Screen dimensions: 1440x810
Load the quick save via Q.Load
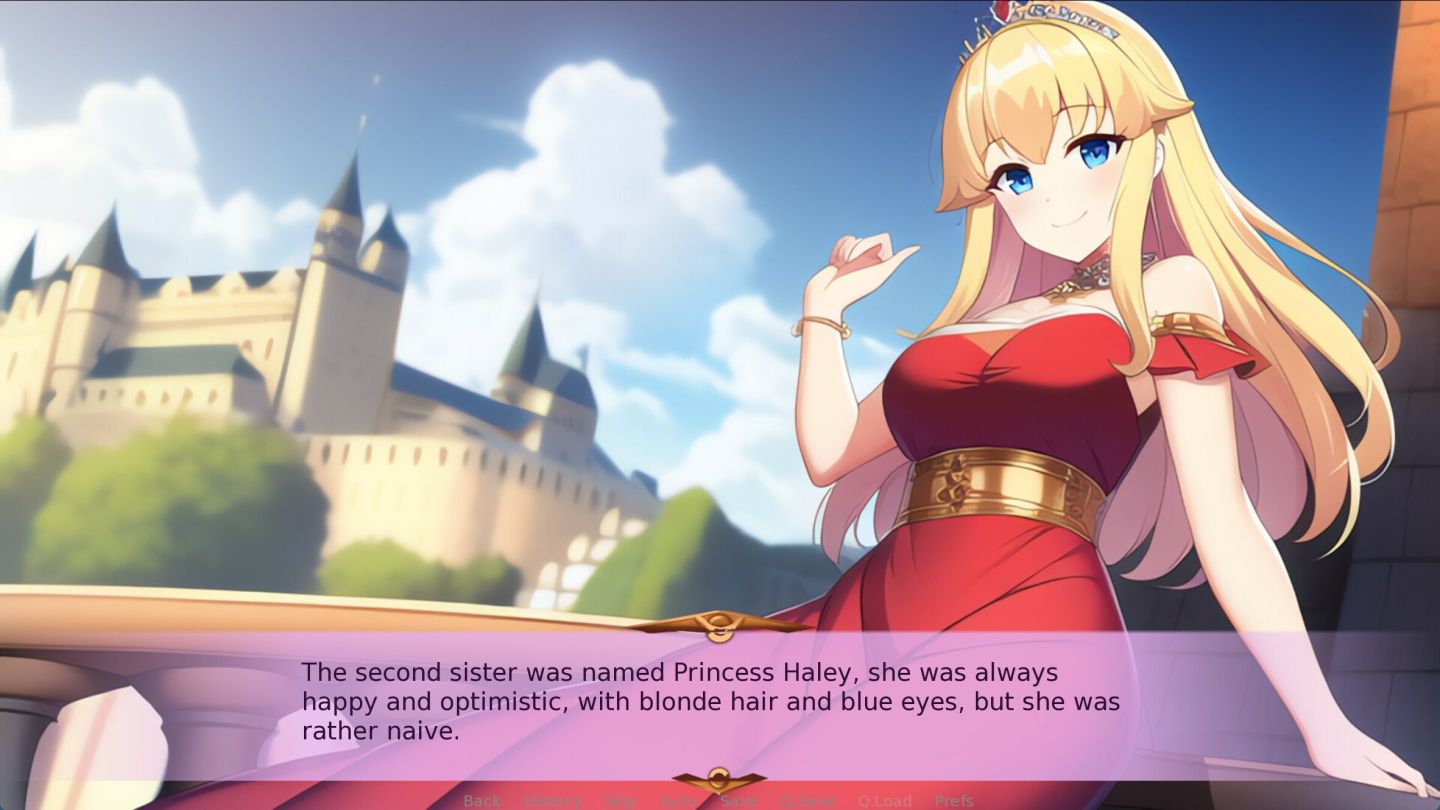tap(884, 800)
